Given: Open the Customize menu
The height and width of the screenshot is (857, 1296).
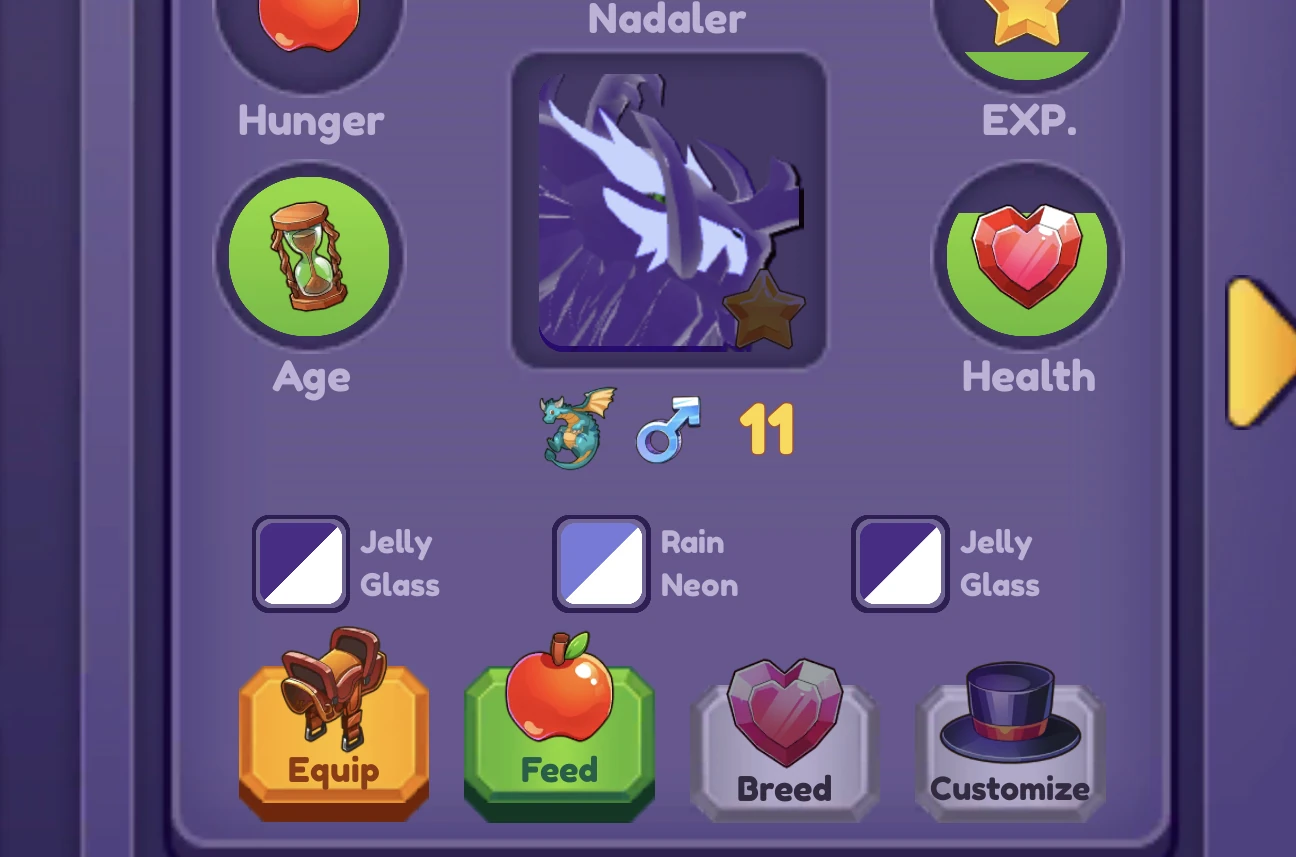Looking at the screenshot, I should coord(1009,740).
